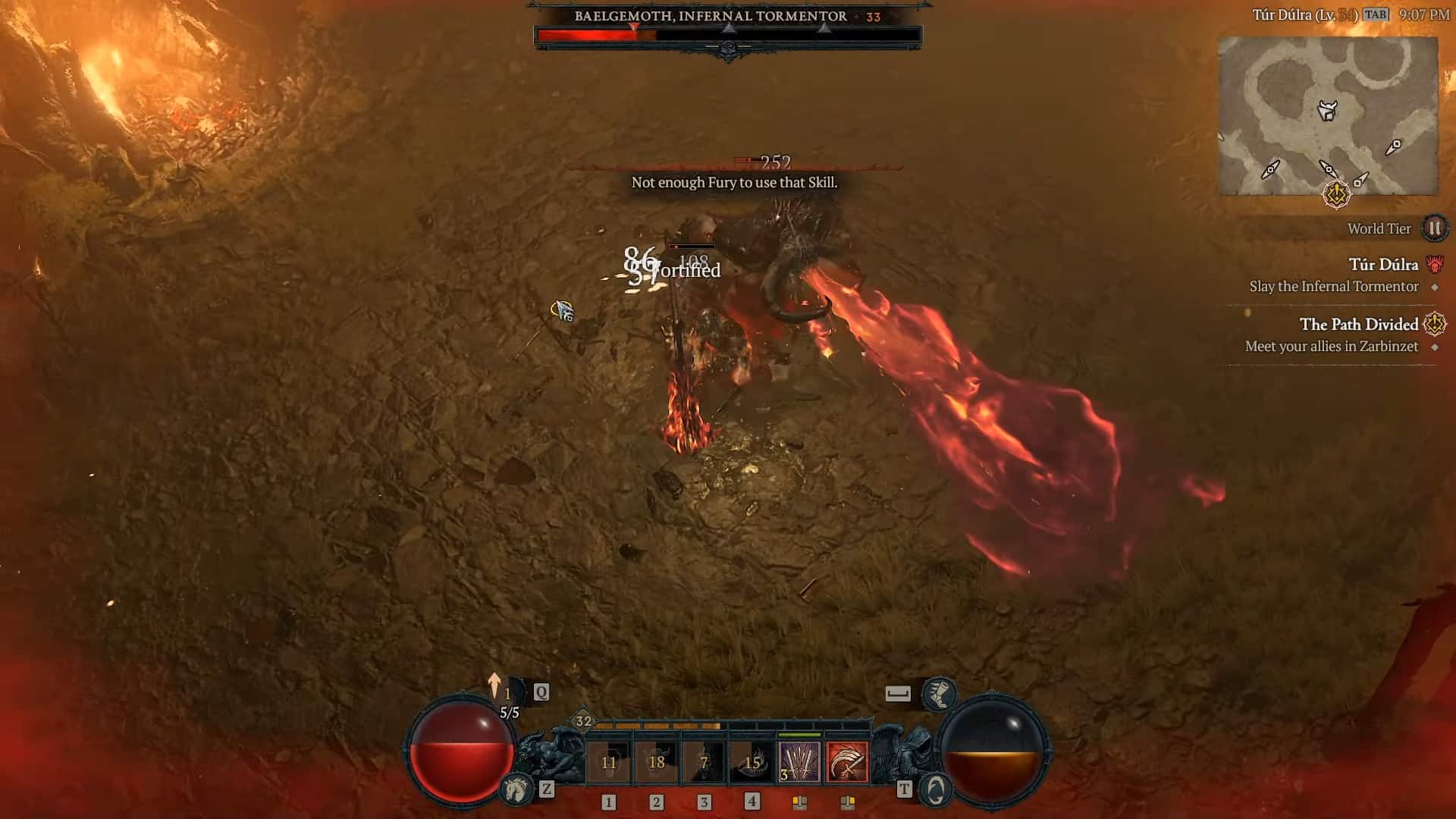
Task: Activate skill slot on 11 second cooldown
Action: tap(609, 762)
